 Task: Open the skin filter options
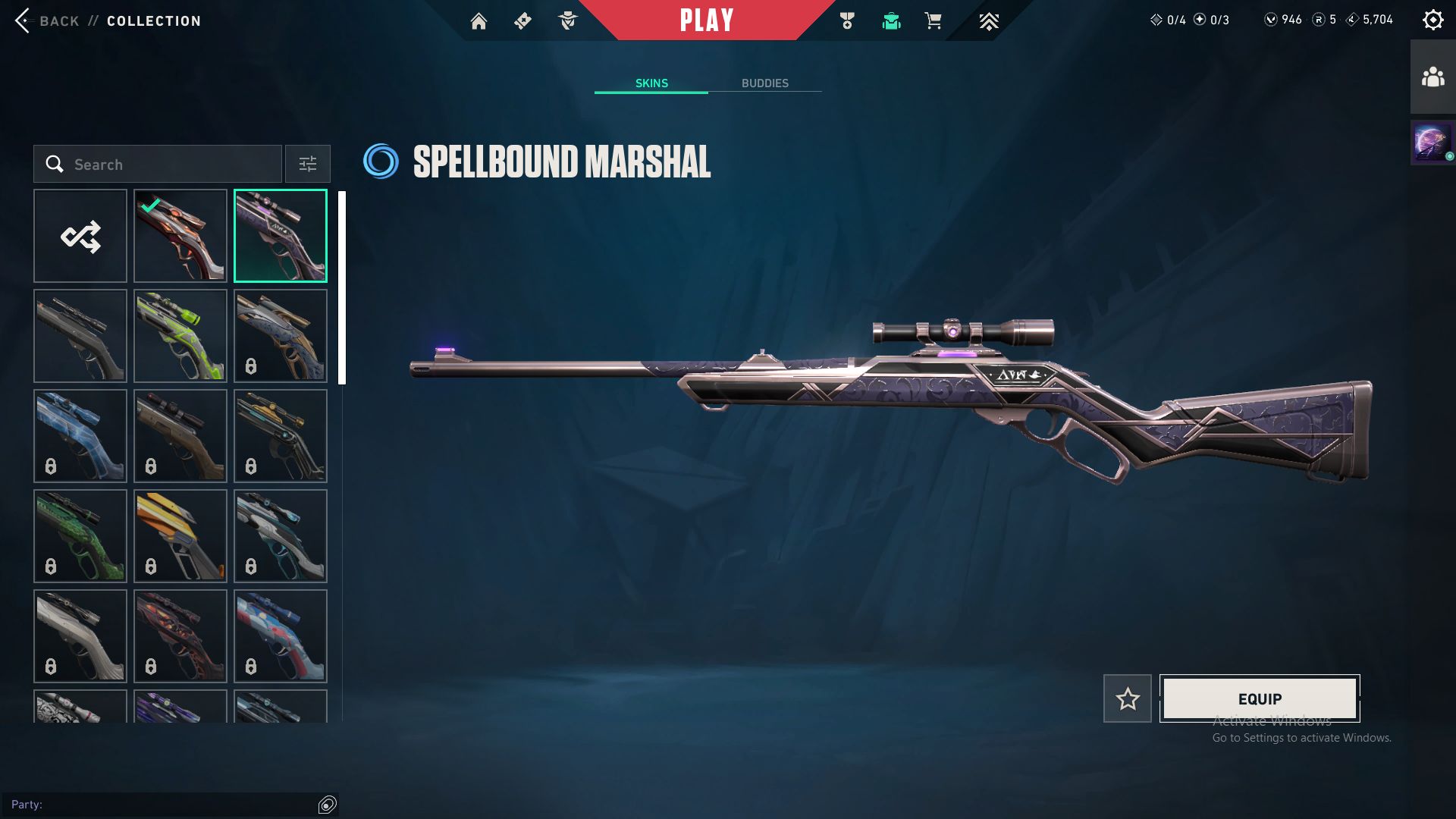(x=307, y=164)
